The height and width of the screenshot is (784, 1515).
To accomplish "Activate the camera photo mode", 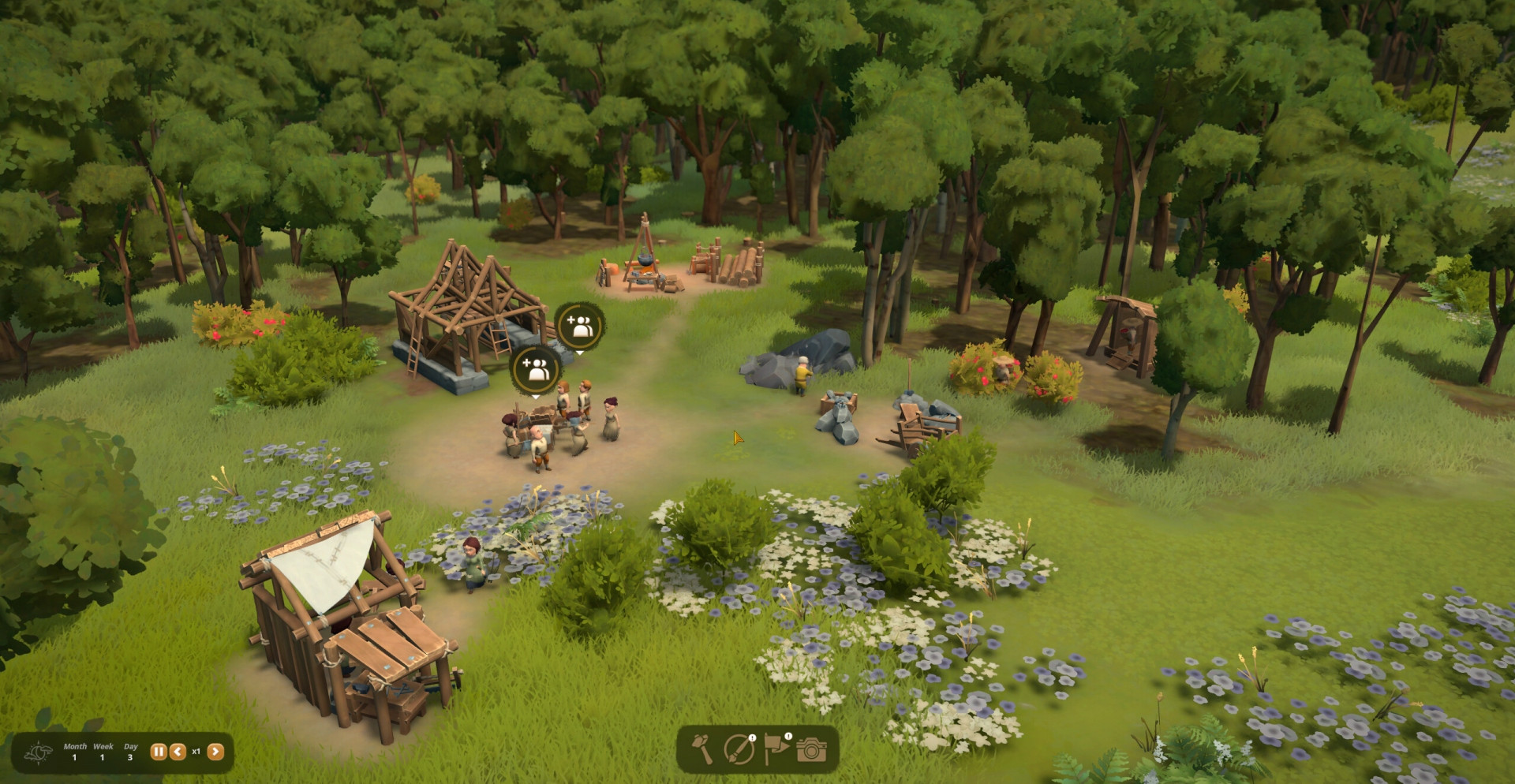I will [811, 749].
